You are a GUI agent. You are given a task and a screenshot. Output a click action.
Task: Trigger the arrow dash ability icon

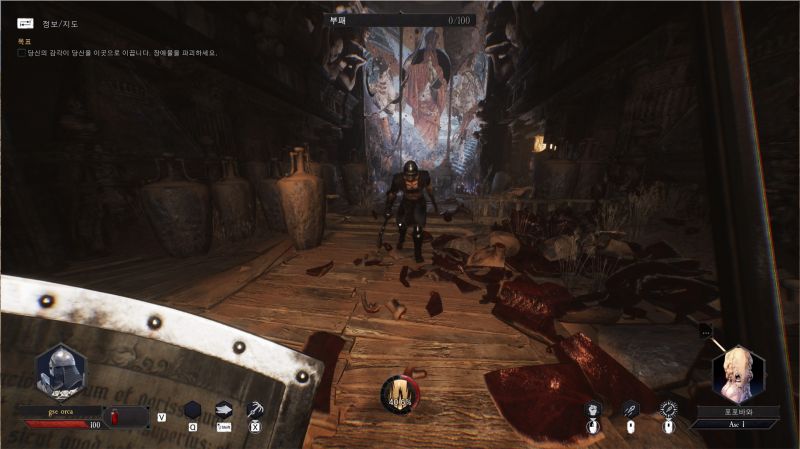(x=224, y=409)
